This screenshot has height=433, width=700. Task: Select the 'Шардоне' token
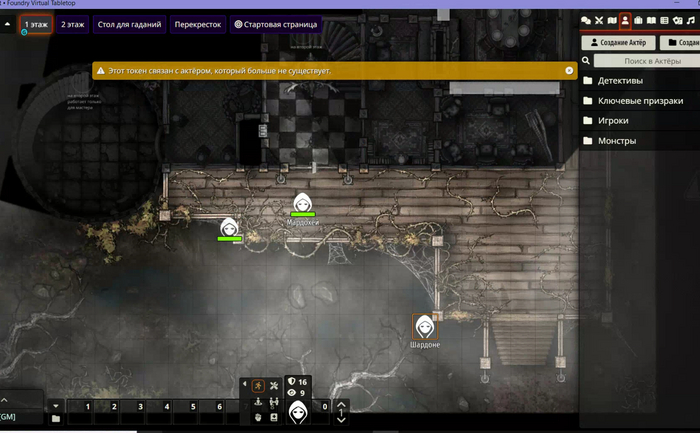pos(424,326)
